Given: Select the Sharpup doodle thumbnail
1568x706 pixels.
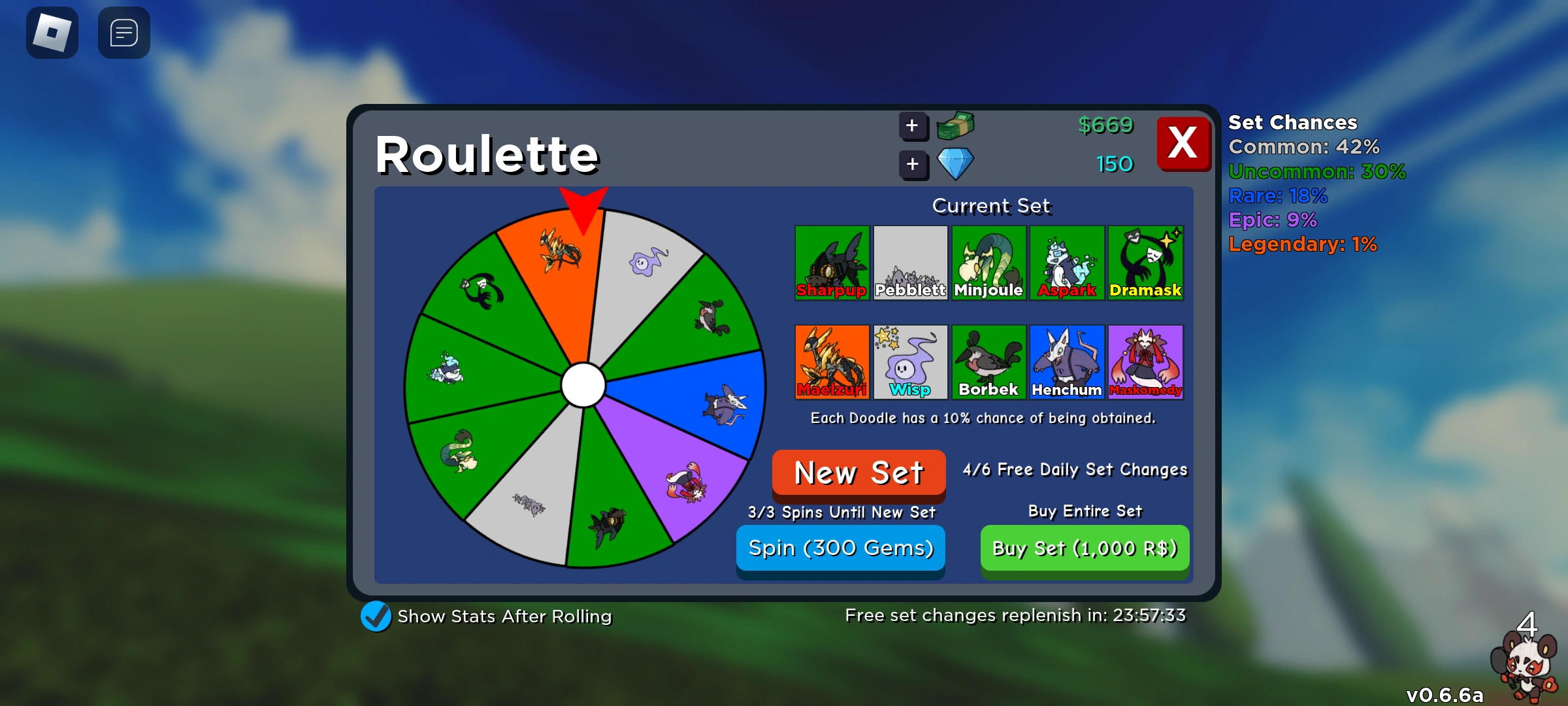Looking at the screenshot, I should coord(832,263).
